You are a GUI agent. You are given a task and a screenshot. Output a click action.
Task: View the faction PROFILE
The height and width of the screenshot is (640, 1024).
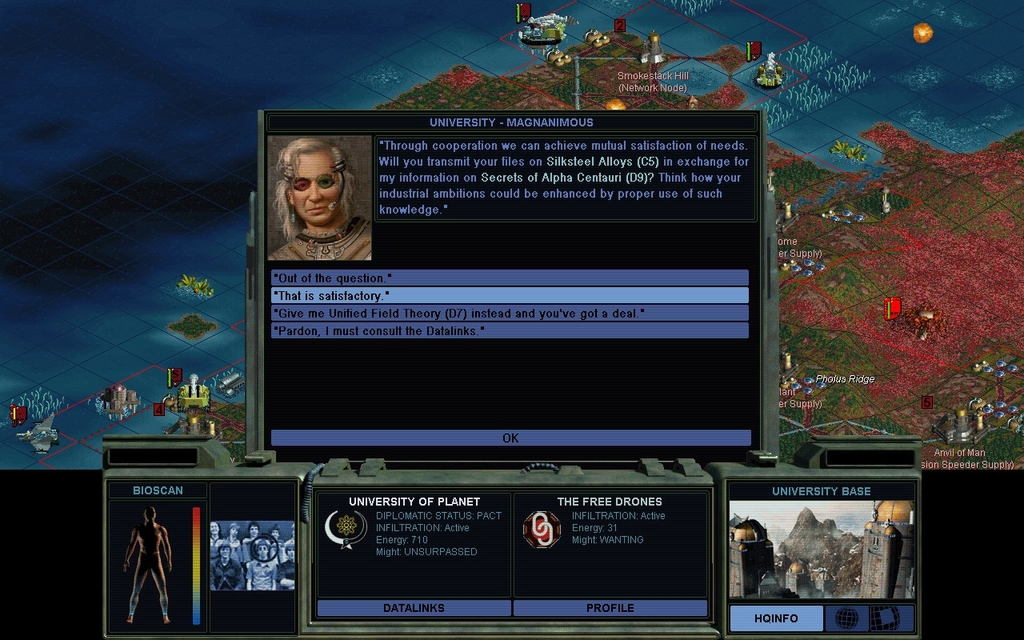pos(610,607)
